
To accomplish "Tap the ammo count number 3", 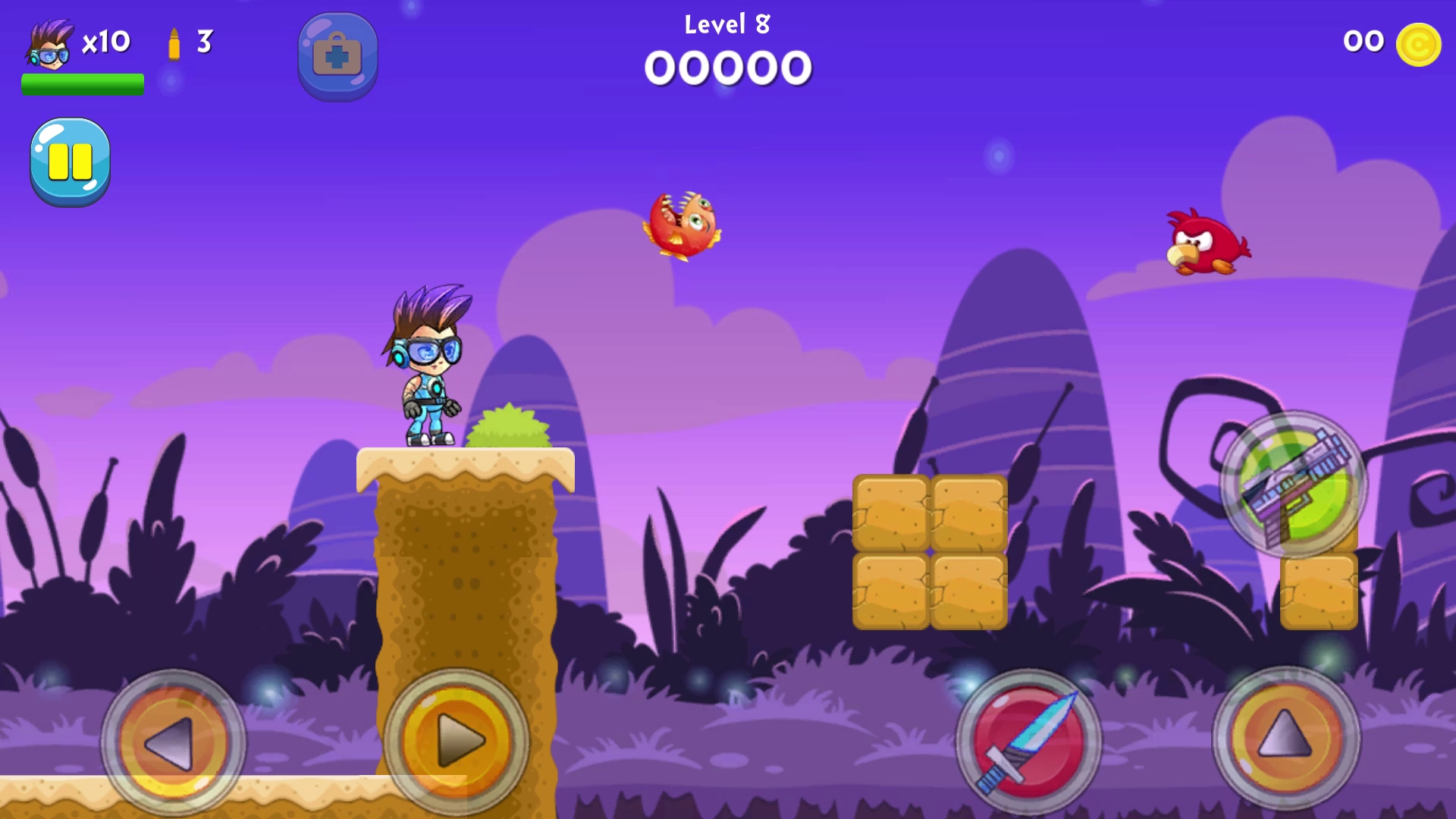I will pos(203,42).
